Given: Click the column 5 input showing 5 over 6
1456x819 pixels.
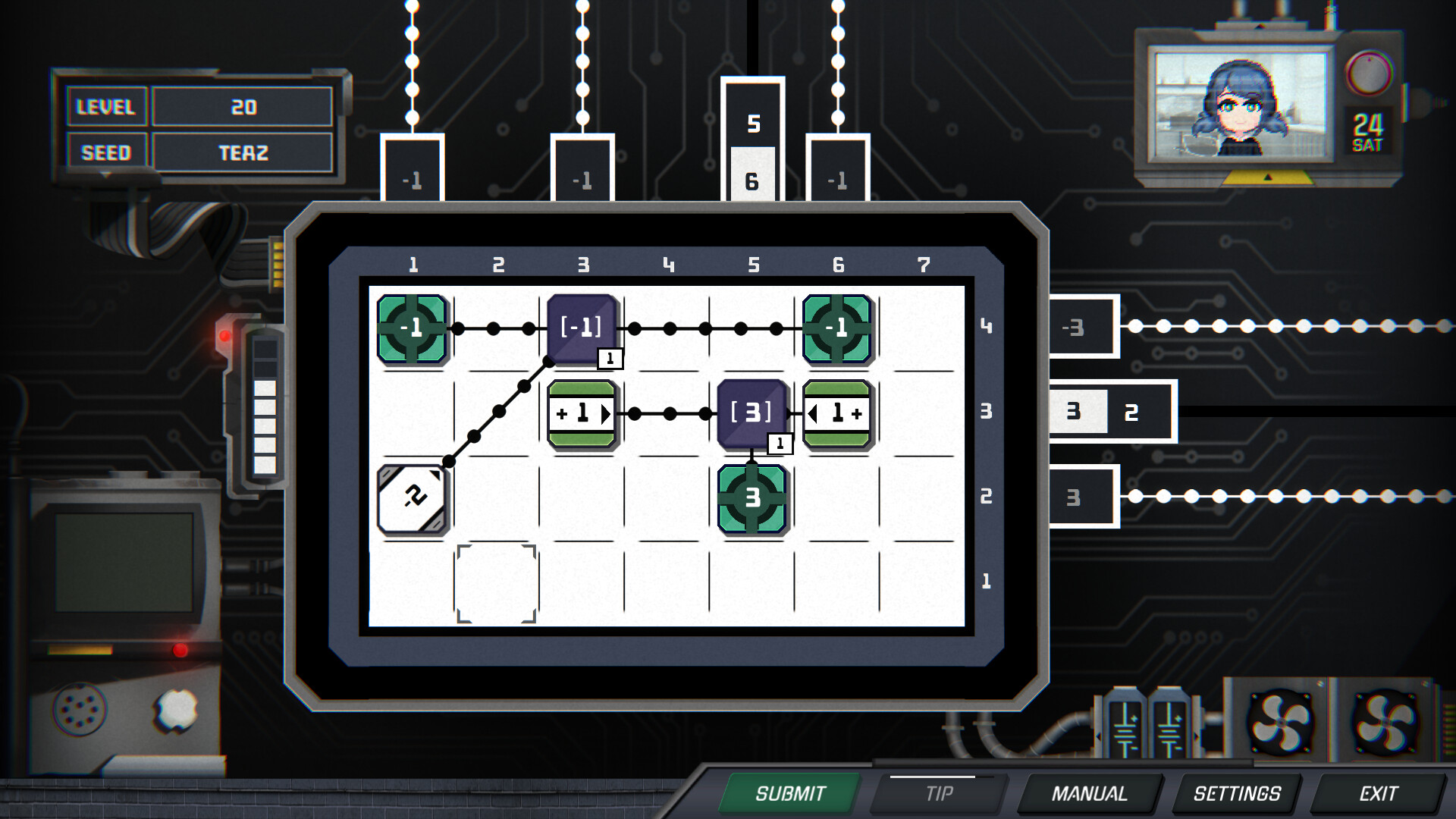Looking at the screenshot, I should tap(753, 148).
